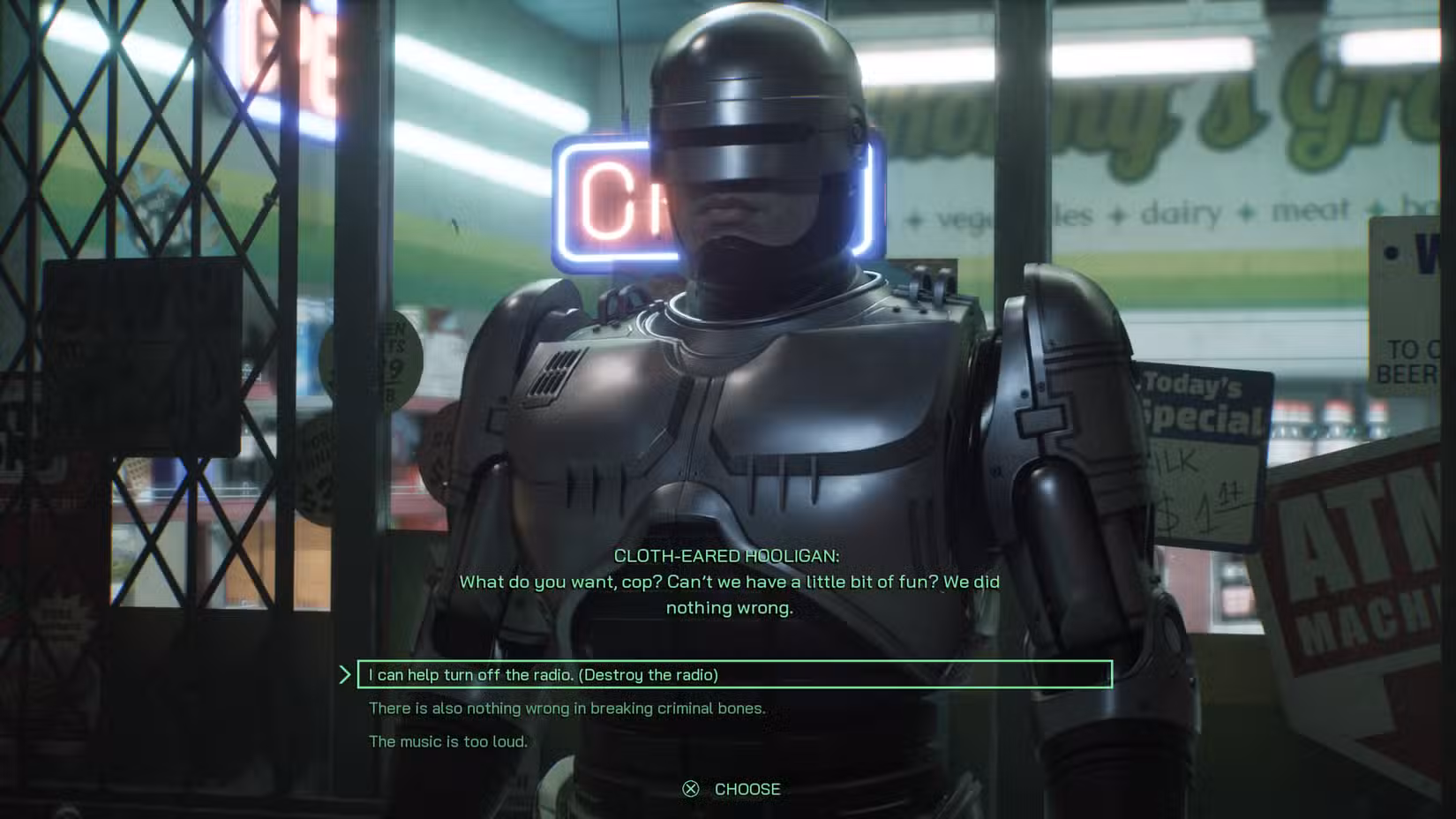The height and width of the screenshot is (819, 1456).
Task: Click the chevron marker next to selected dialogue option
Action: point(348,675)
